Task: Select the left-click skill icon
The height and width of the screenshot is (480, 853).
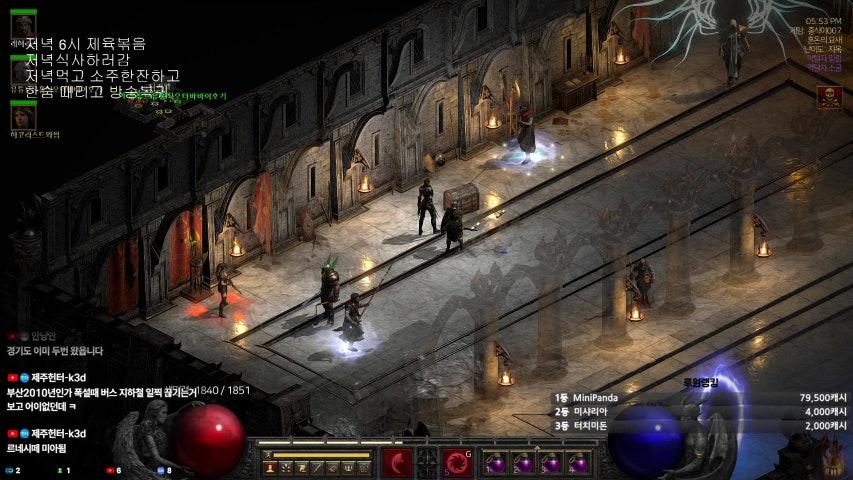Action: pyautogui.click(x=397, y=463)
